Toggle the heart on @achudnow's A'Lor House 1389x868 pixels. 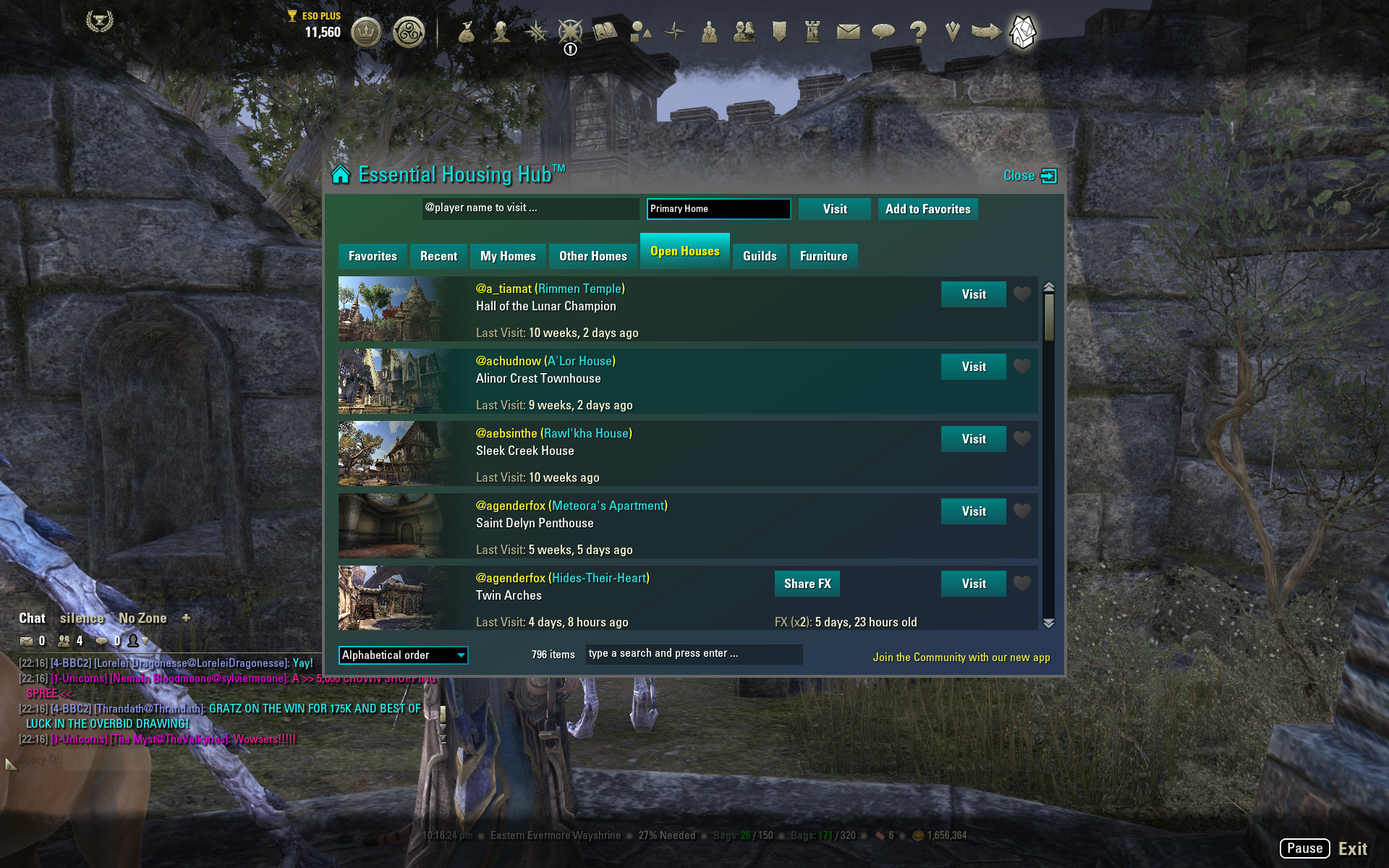pos(1022,367)
